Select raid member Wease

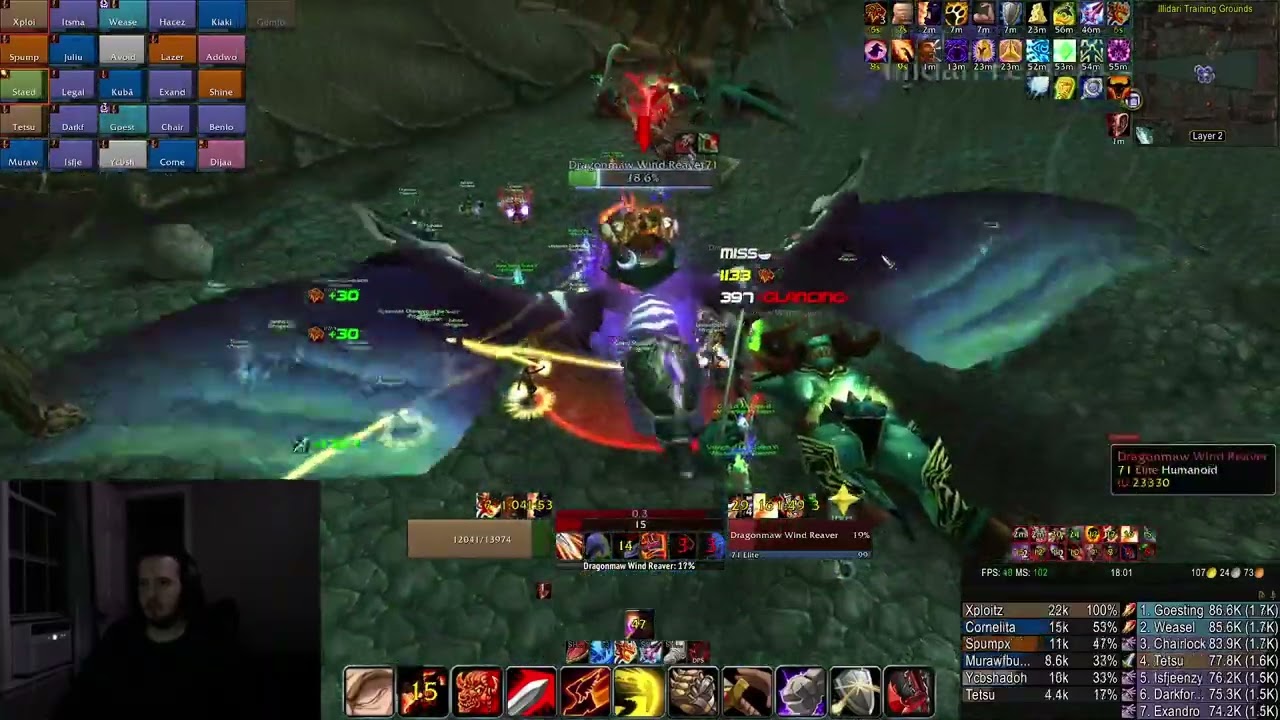pos(122,21)
